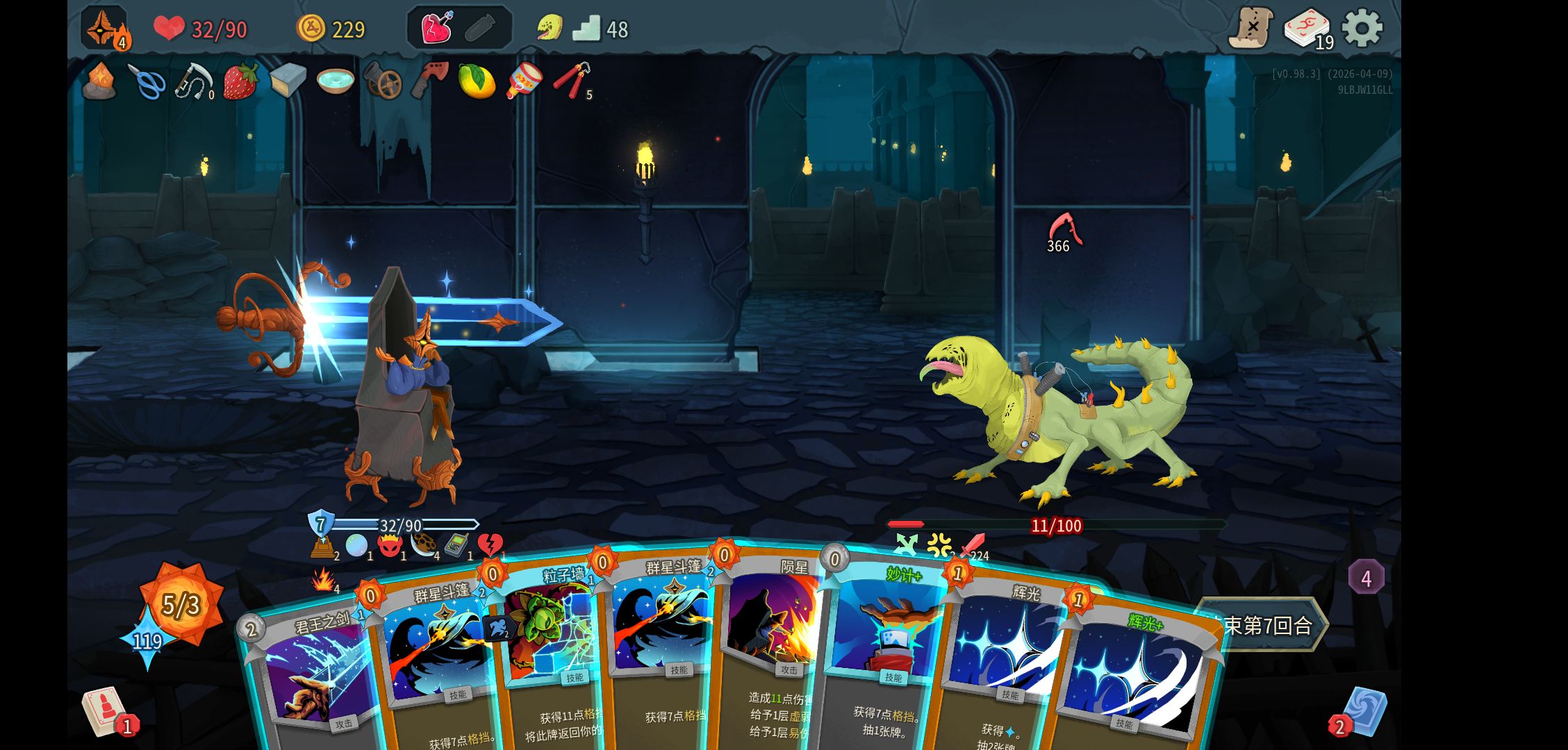Check the mango relic

477,81
